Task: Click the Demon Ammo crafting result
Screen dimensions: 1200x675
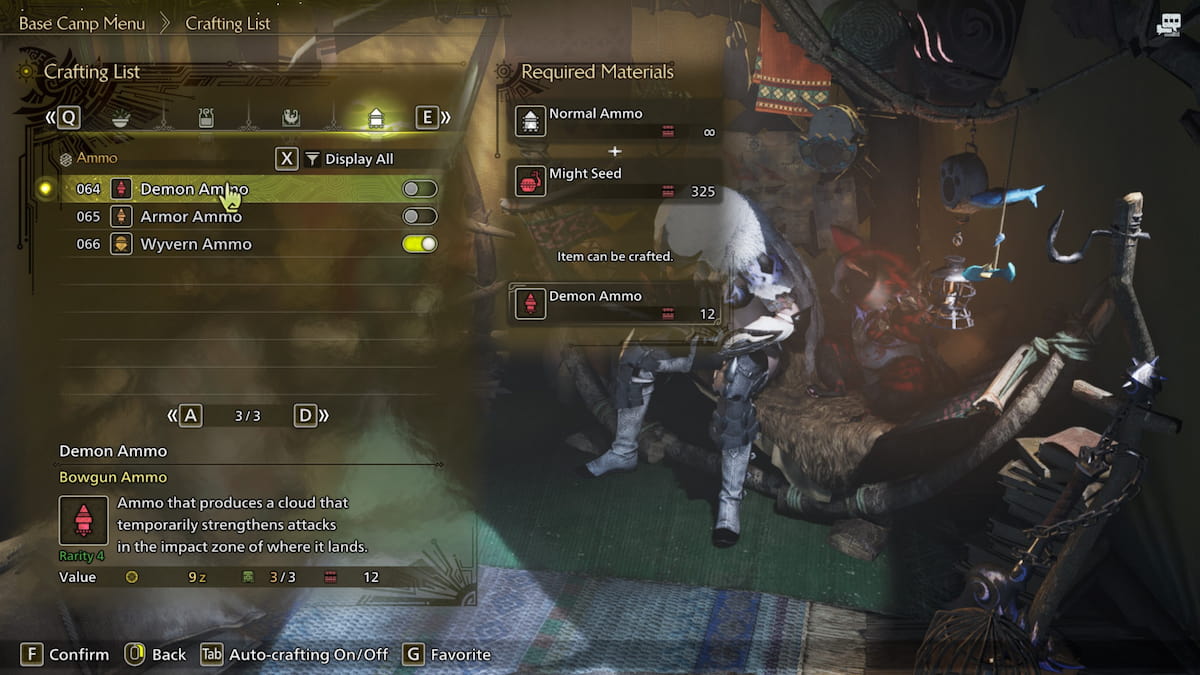Action: [x=615, y=304]
